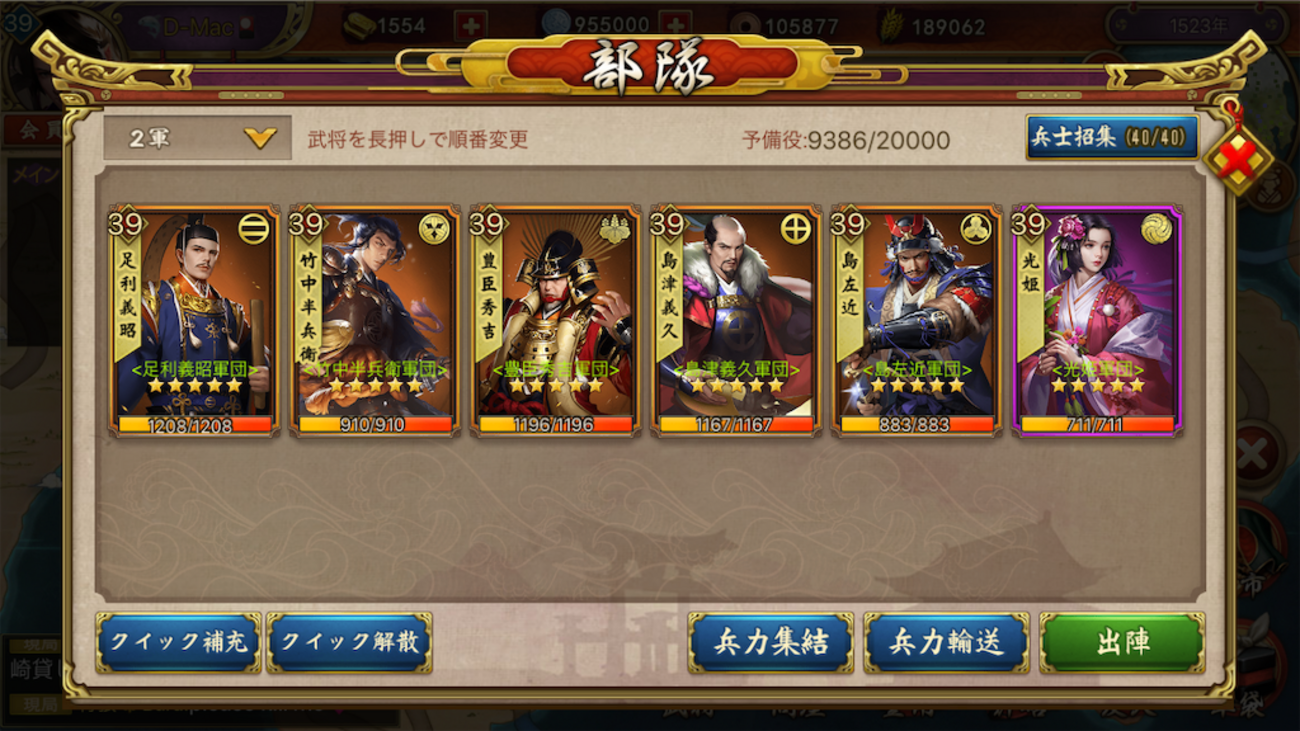Choose the 島左近 general card
The width and height of the screenshot is (1300, 731).
click(916, 320)
